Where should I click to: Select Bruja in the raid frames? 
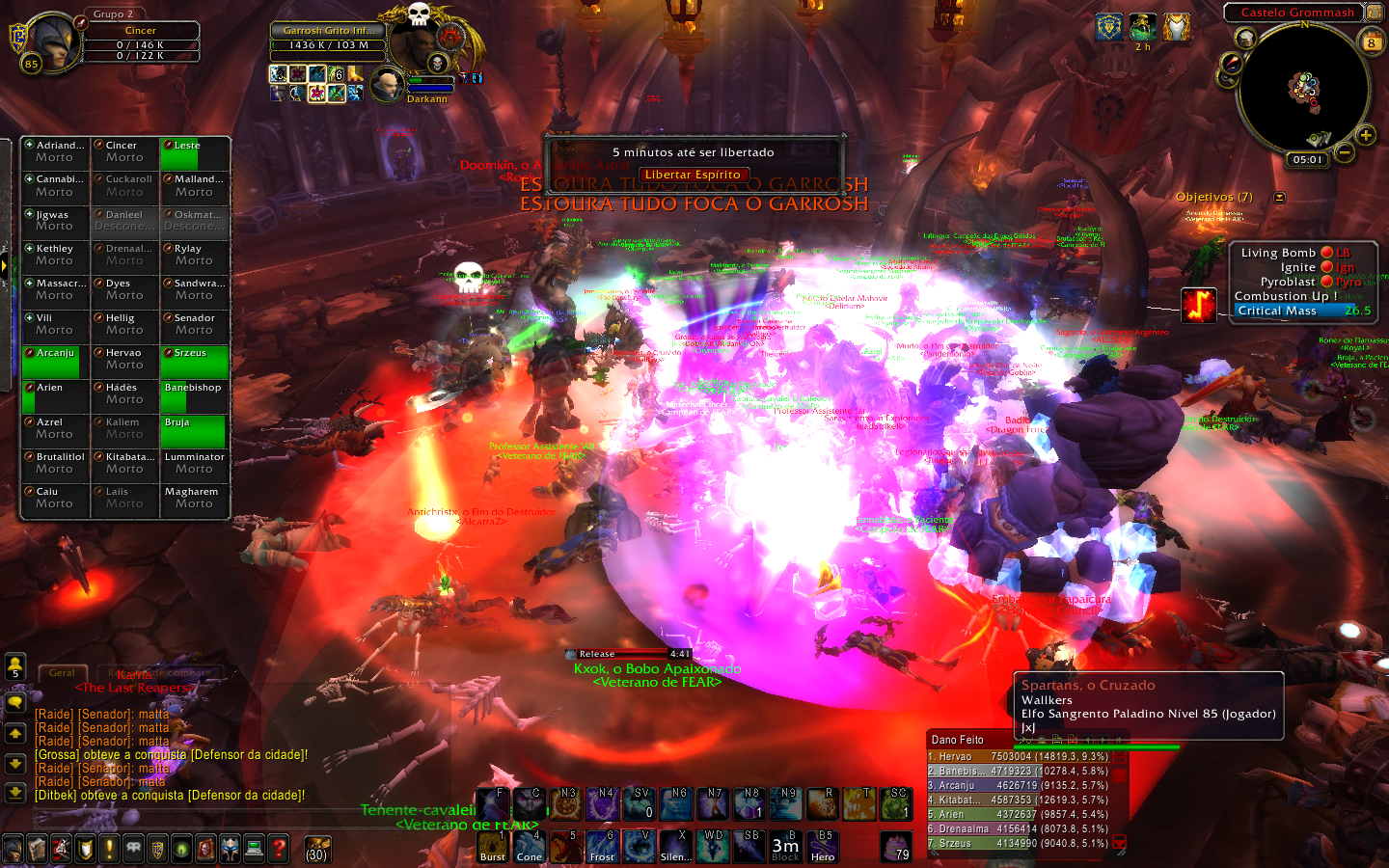click(x=195, y=430)
